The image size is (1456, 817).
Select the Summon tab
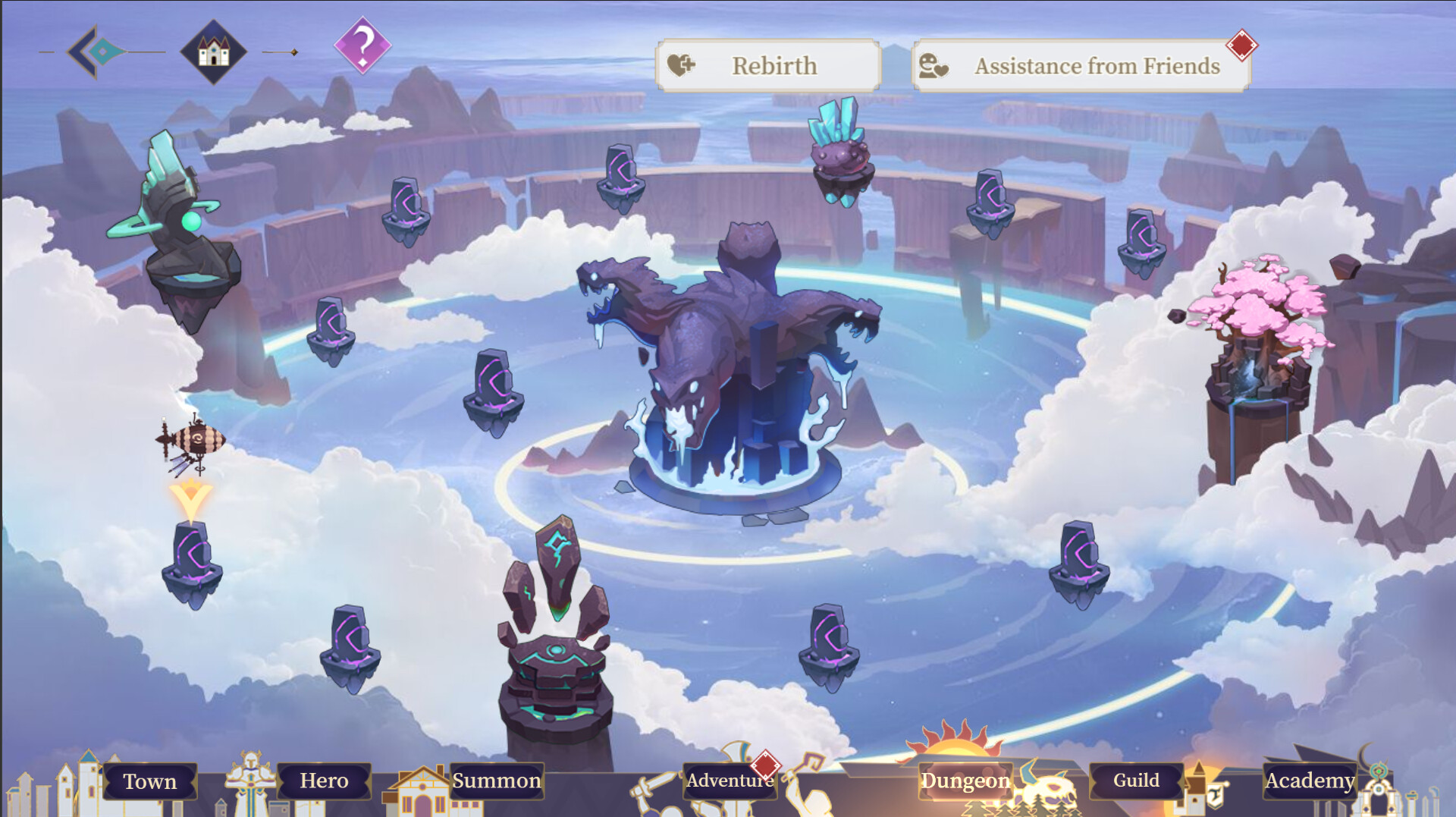pos(497,779)
